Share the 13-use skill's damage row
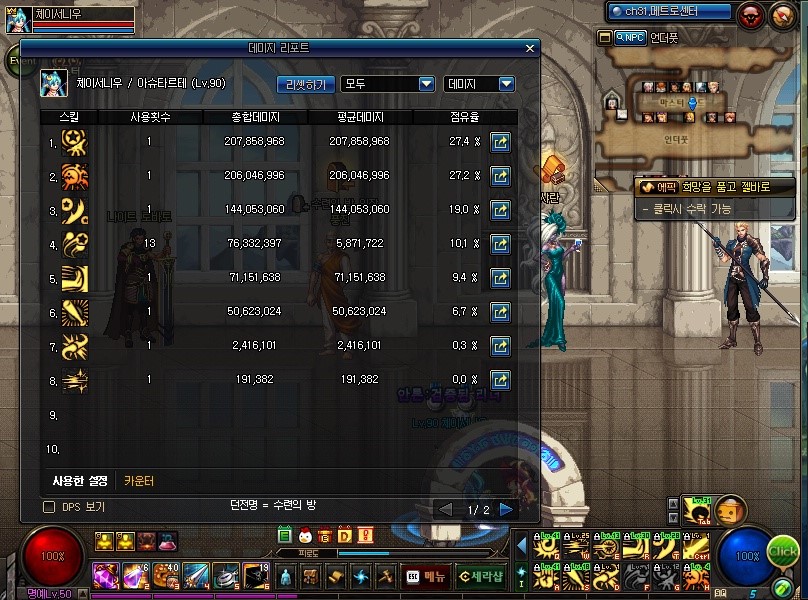 (500, 243)
